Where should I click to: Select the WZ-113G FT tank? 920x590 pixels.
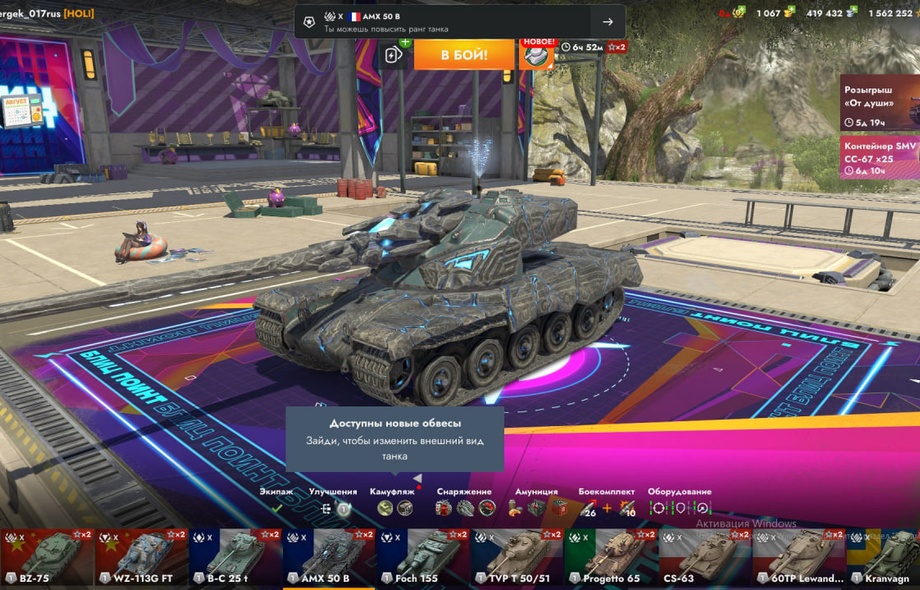coord(141,558)
